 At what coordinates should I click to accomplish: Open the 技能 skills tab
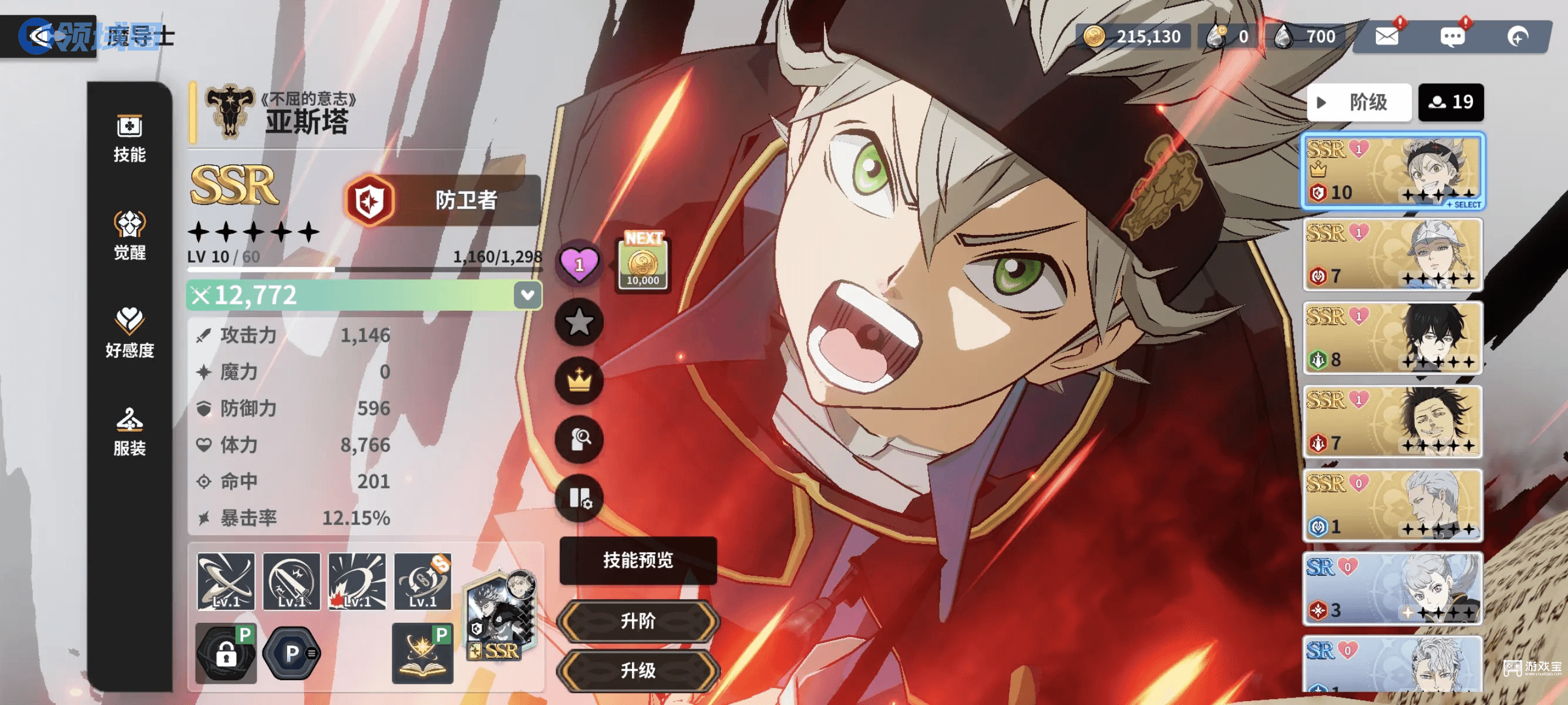(x=129, y=139)
